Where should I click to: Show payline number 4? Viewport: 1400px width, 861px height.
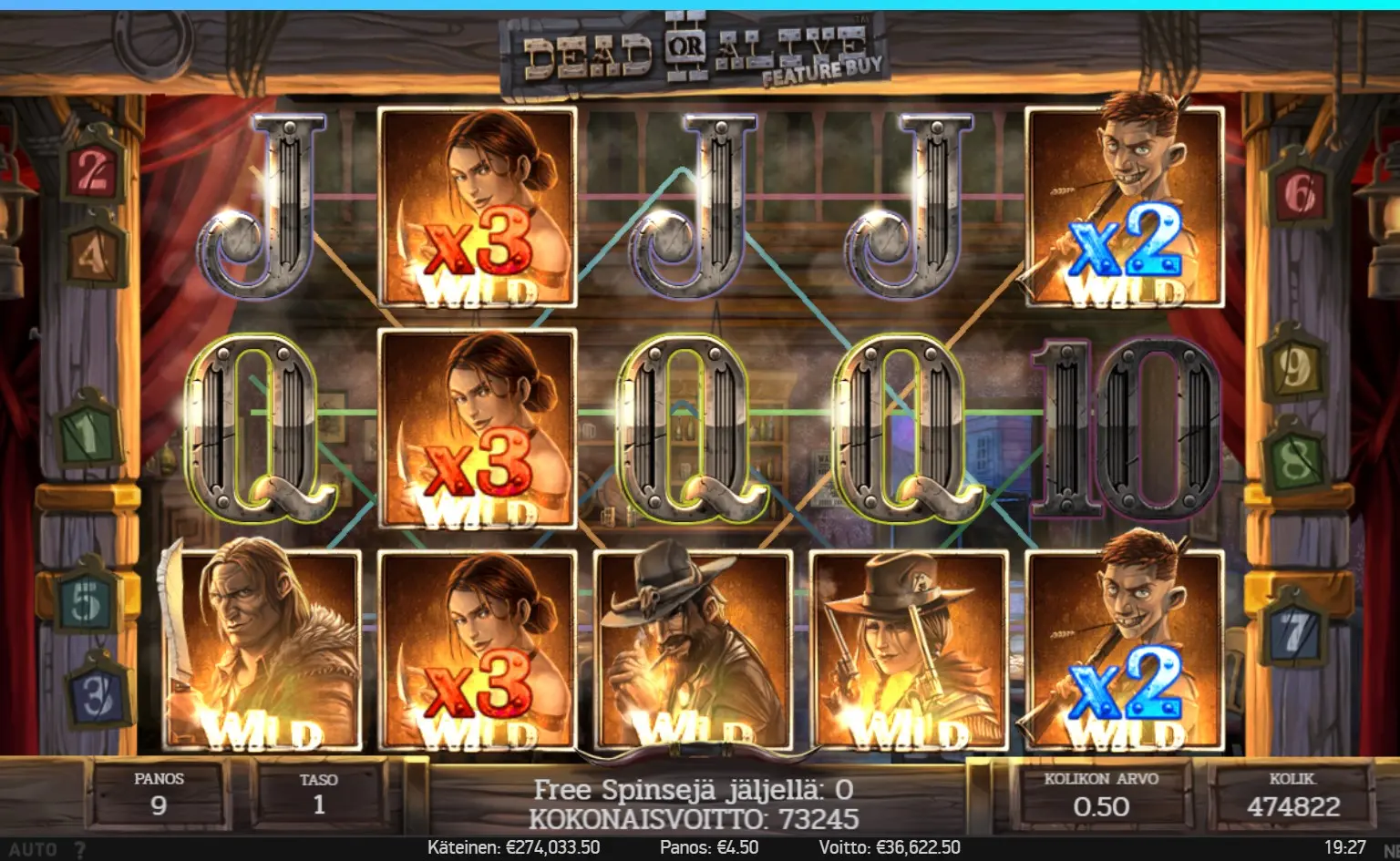[93, 254]
